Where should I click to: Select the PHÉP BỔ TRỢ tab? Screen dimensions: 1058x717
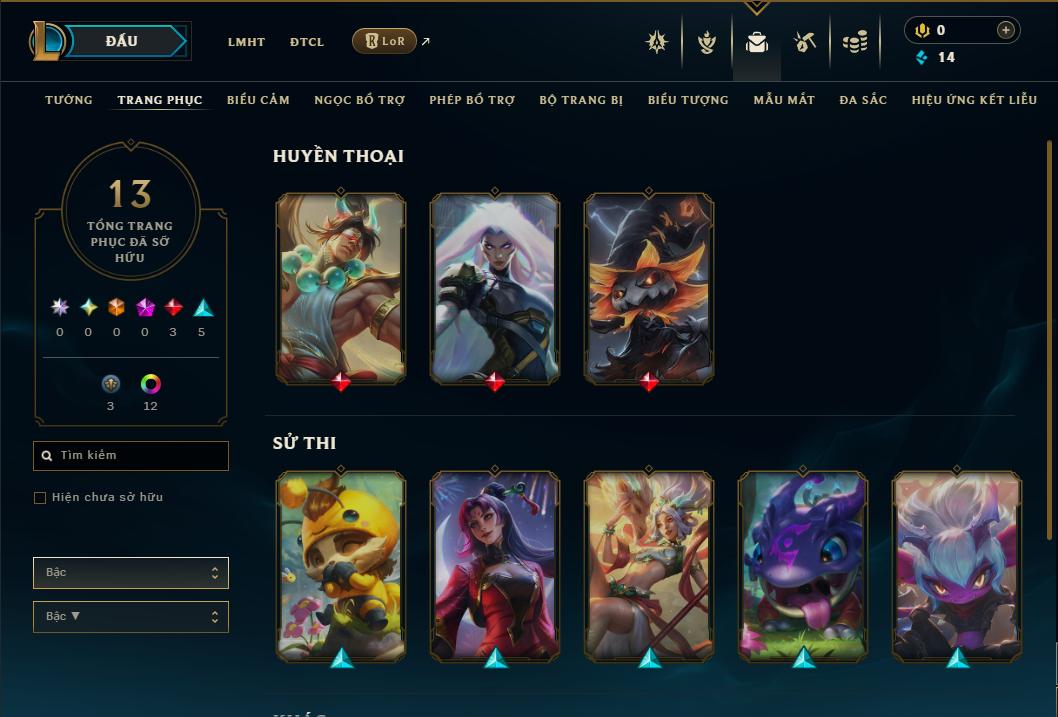[472, 100]
